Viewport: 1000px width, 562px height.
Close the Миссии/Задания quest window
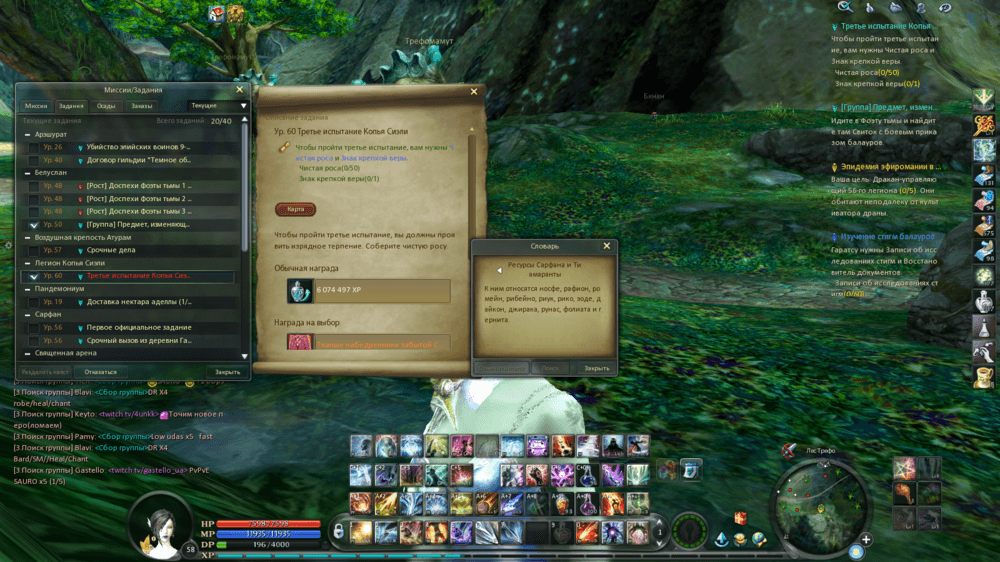pos(239,89)
